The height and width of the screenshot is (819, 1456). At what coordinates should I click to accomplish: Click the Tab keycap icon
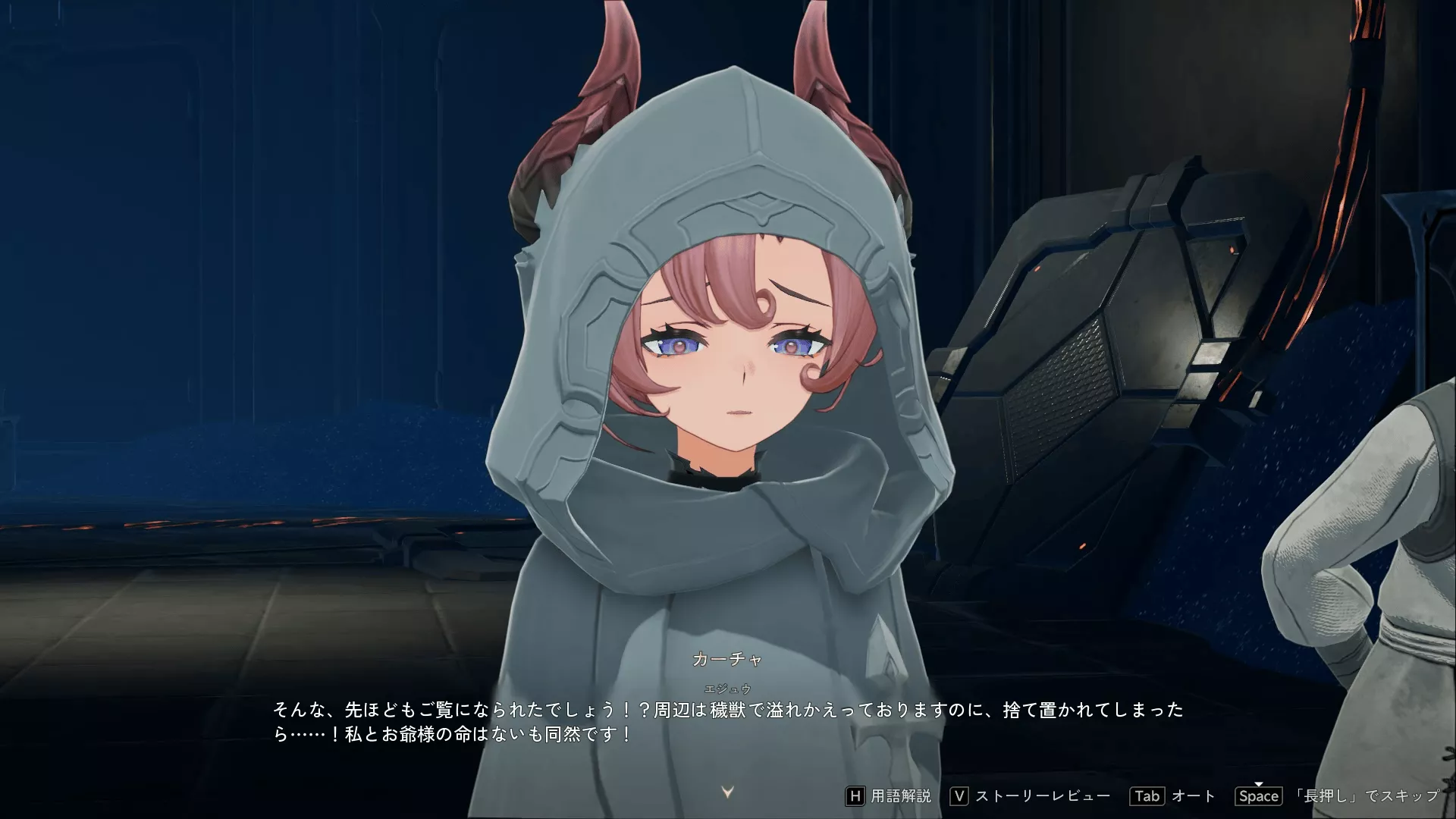click(x=1147, y=796)
